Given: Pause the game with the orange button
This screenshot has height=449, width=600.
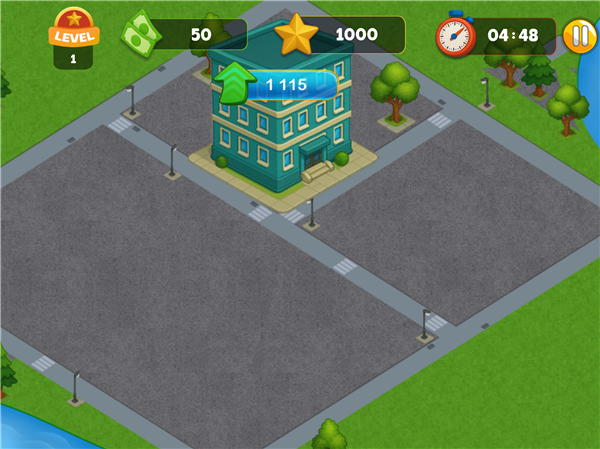Looking at the screenshot, I should pos(579,36).
